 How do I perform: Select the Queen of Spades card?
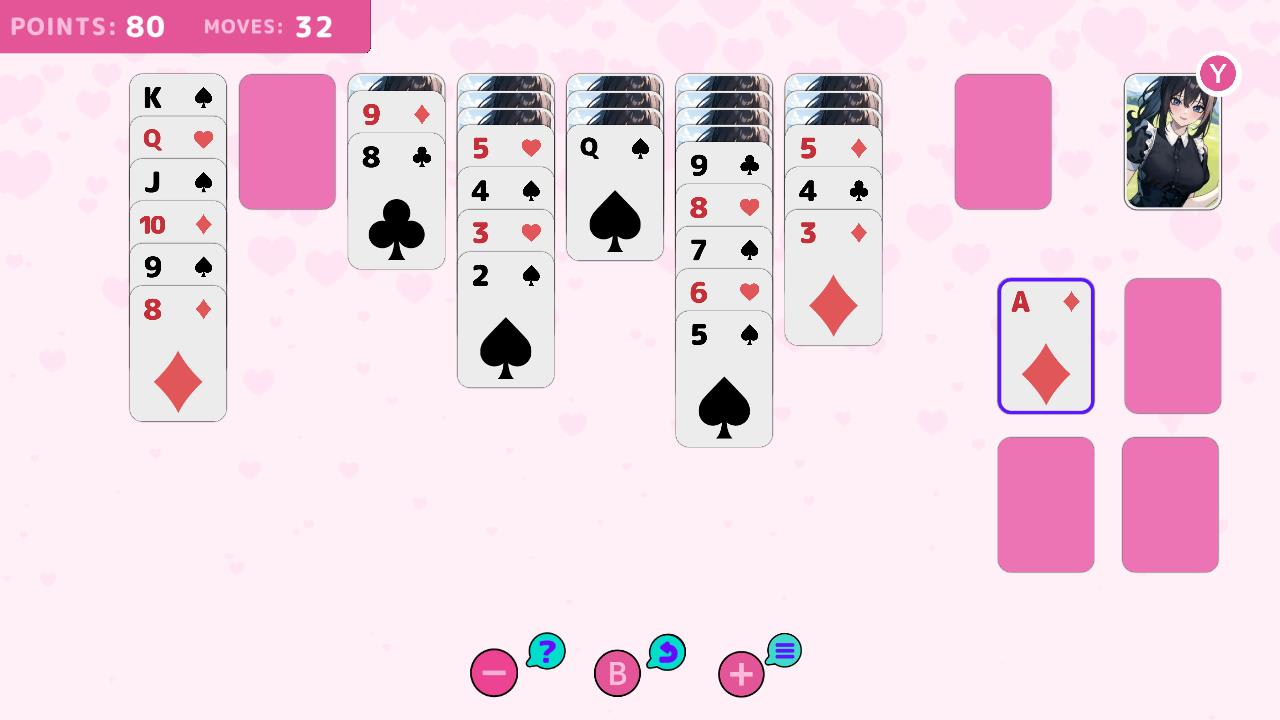tap(614, 148)
